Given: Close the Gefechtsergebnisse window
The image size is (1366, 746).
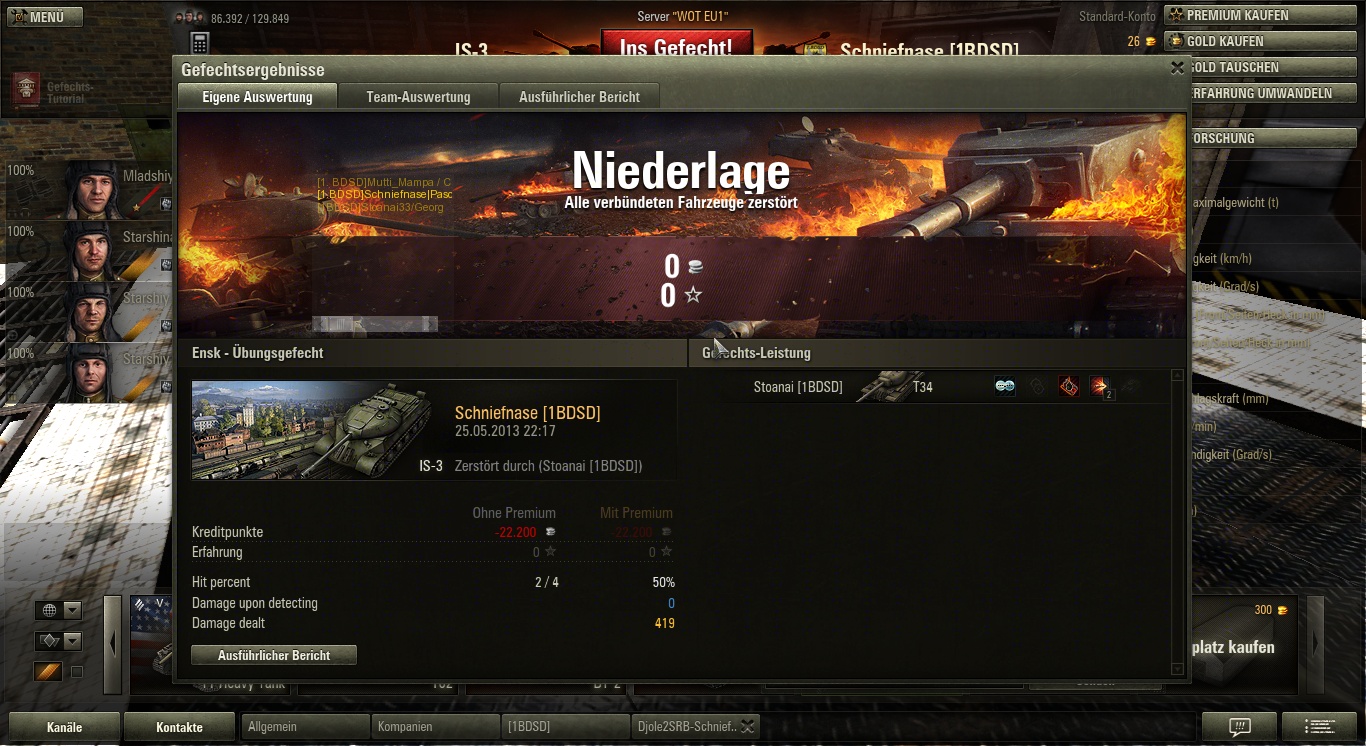Looking at the screenshot, I should click(x=1177, y=68).
